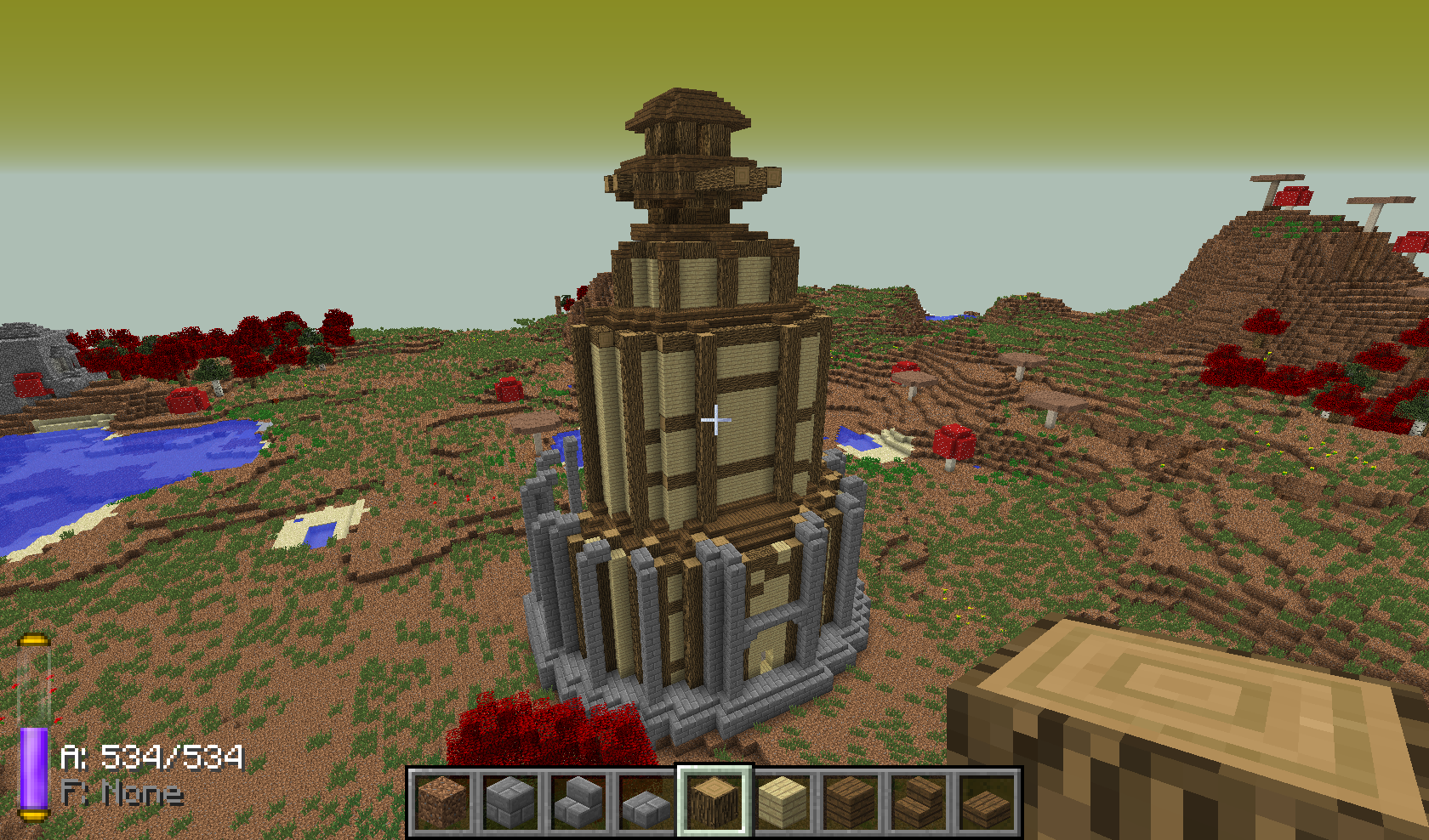Select the dirt block hotbar slot
Viewport: 1429px width, 840px height.
[x=442, y=802]
